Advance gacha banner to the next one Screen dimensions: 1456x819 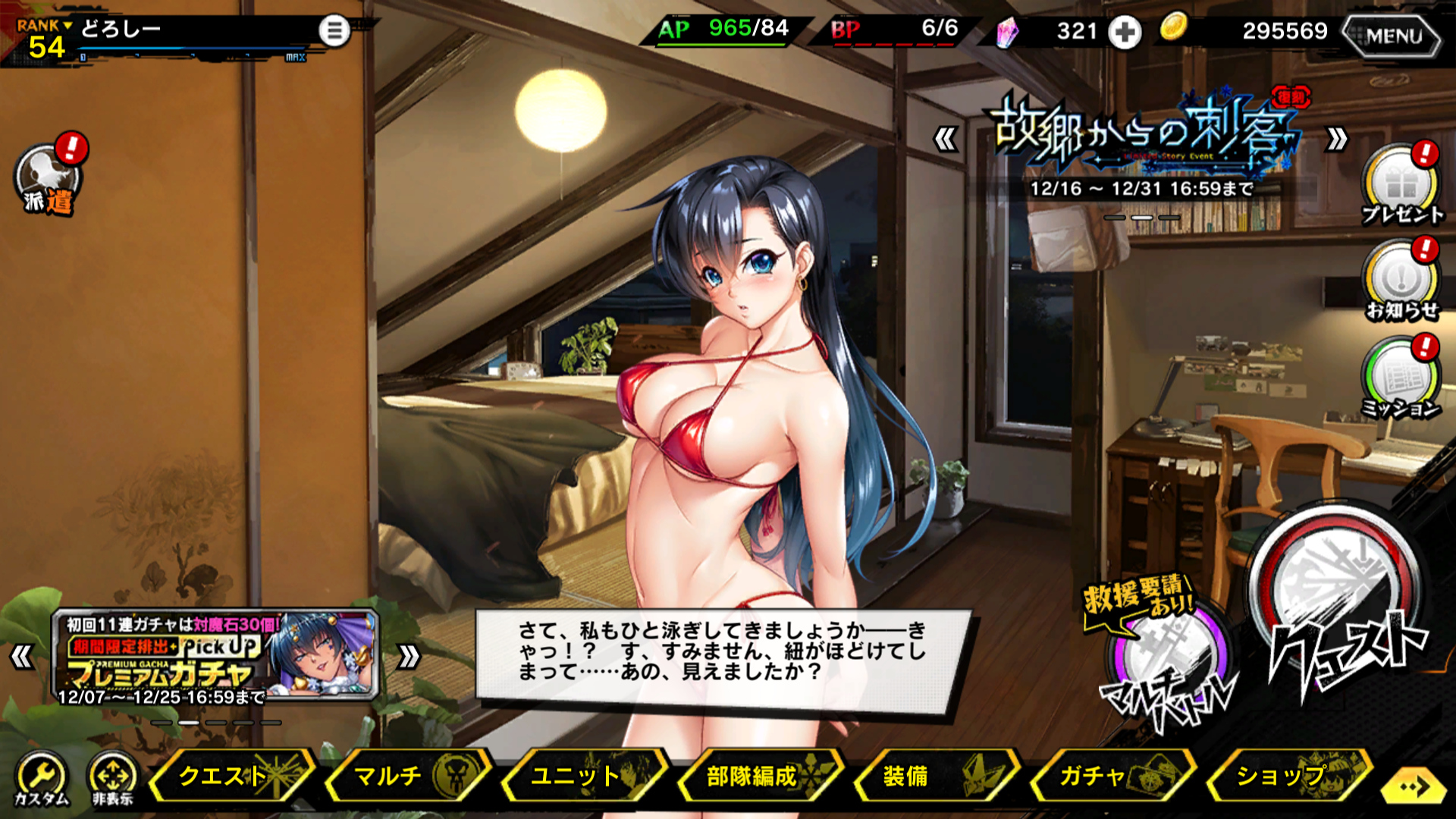(x=408, y=657)
